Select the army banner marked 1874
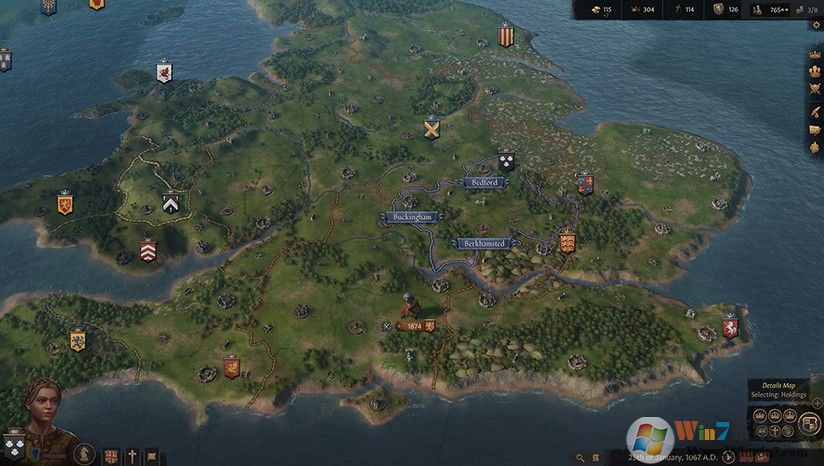The image size is (824, 466). pos(411,326)
